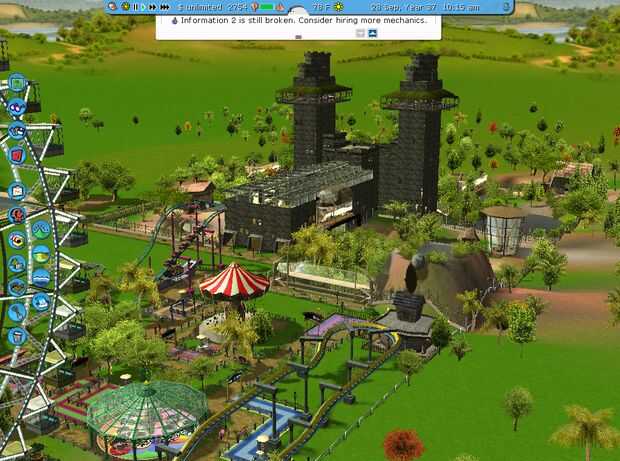Select the green hills landscaping icon
This screenshot has height=461, width=620.
41,254
